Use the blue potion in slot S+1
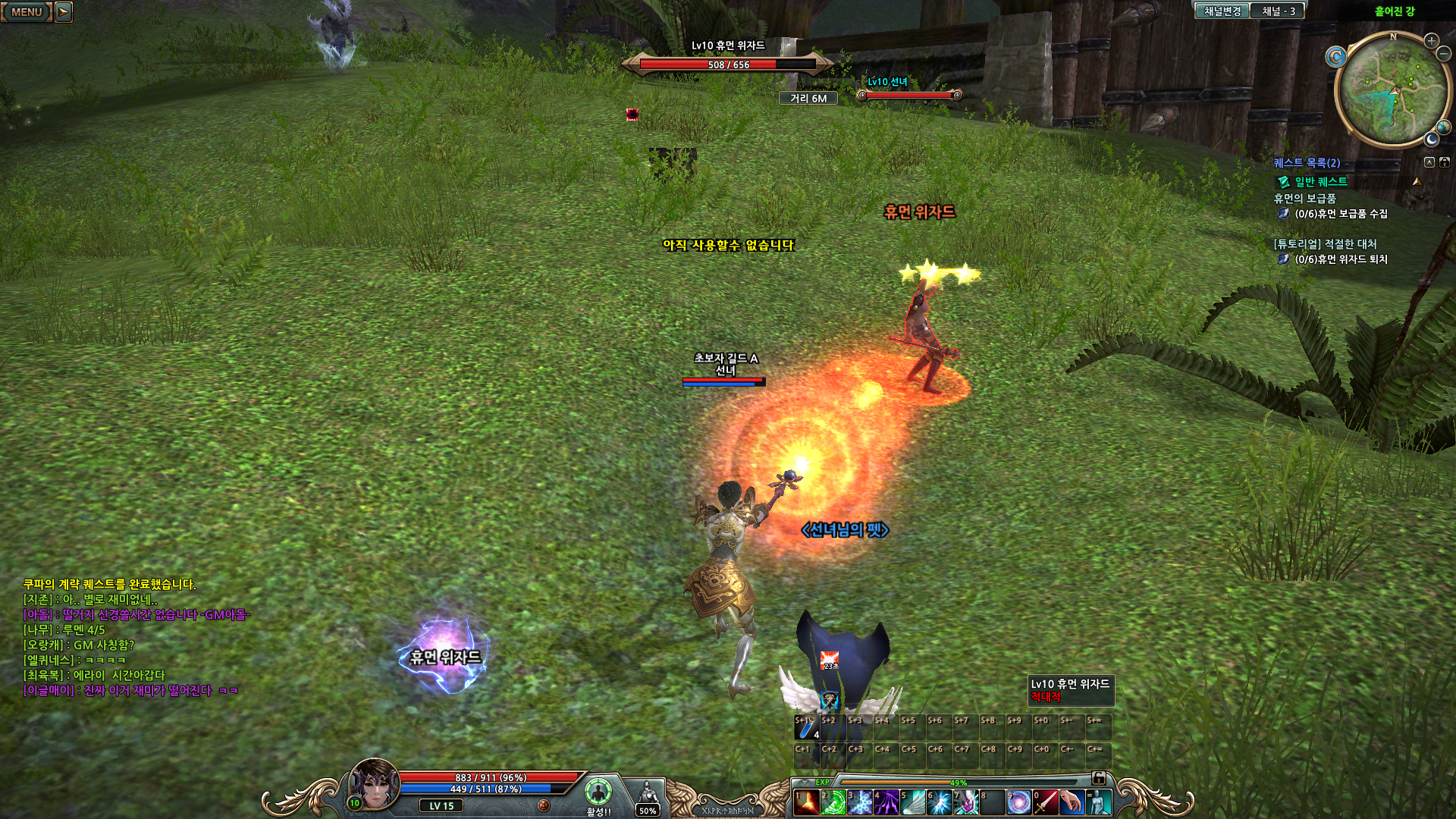Image resolution: width=1456 pixels, height=819 pixels. (x=807, y=728)
